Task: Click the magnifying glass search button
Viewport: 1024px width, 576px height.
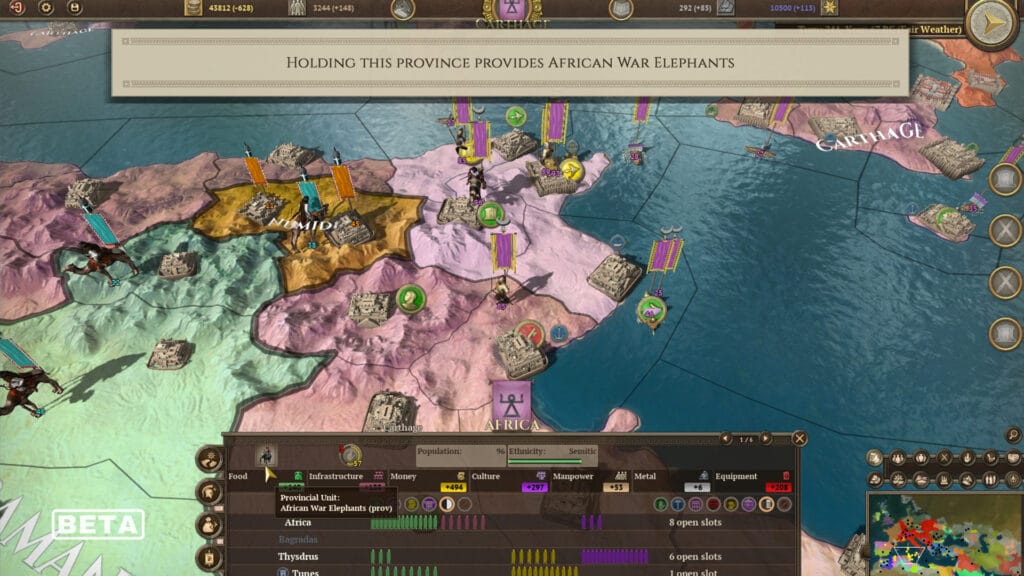Action: (1013, 435)
